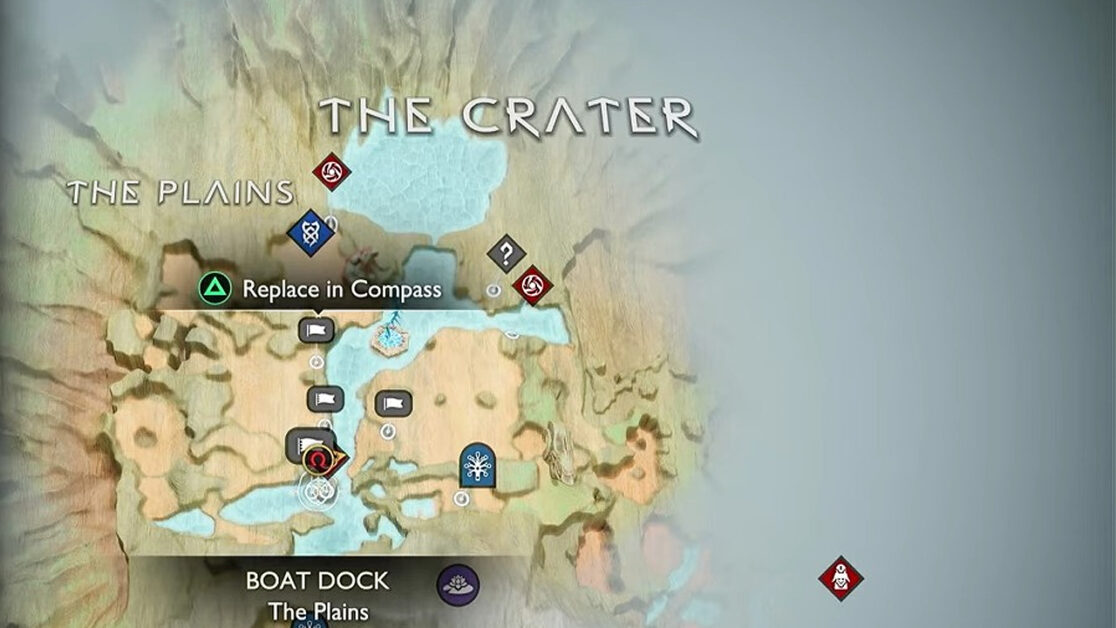Click the blue knot diamond marker

pyautogui.click(x=309, y=232)
